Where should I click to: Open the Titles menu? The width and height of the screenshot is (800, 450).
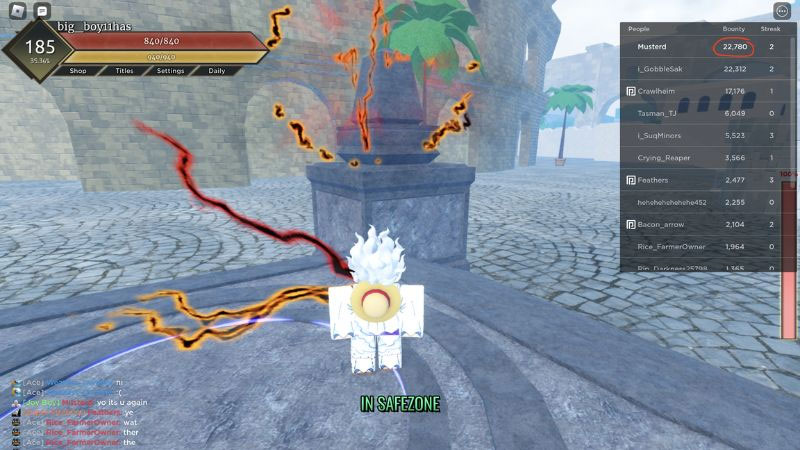pyautogui.click(x=124, y=71)
